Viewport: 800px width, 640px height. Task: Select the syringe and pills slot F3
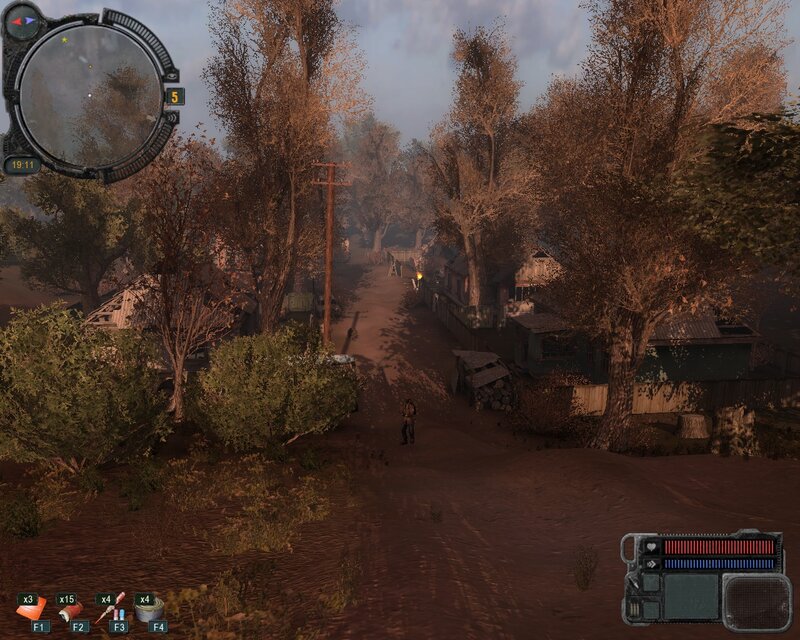click(112, 607)
